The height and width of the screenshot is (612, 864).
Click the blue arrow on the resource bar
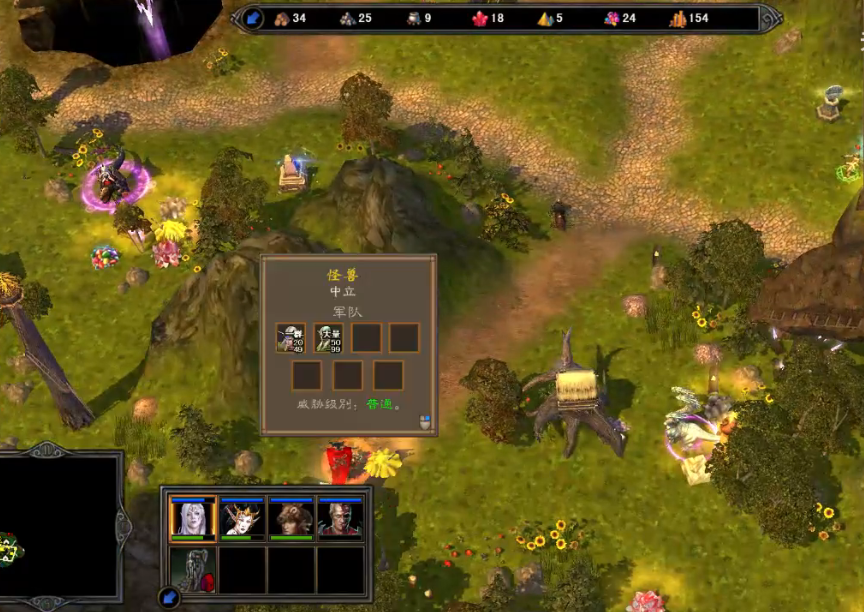tap(253, 18)
